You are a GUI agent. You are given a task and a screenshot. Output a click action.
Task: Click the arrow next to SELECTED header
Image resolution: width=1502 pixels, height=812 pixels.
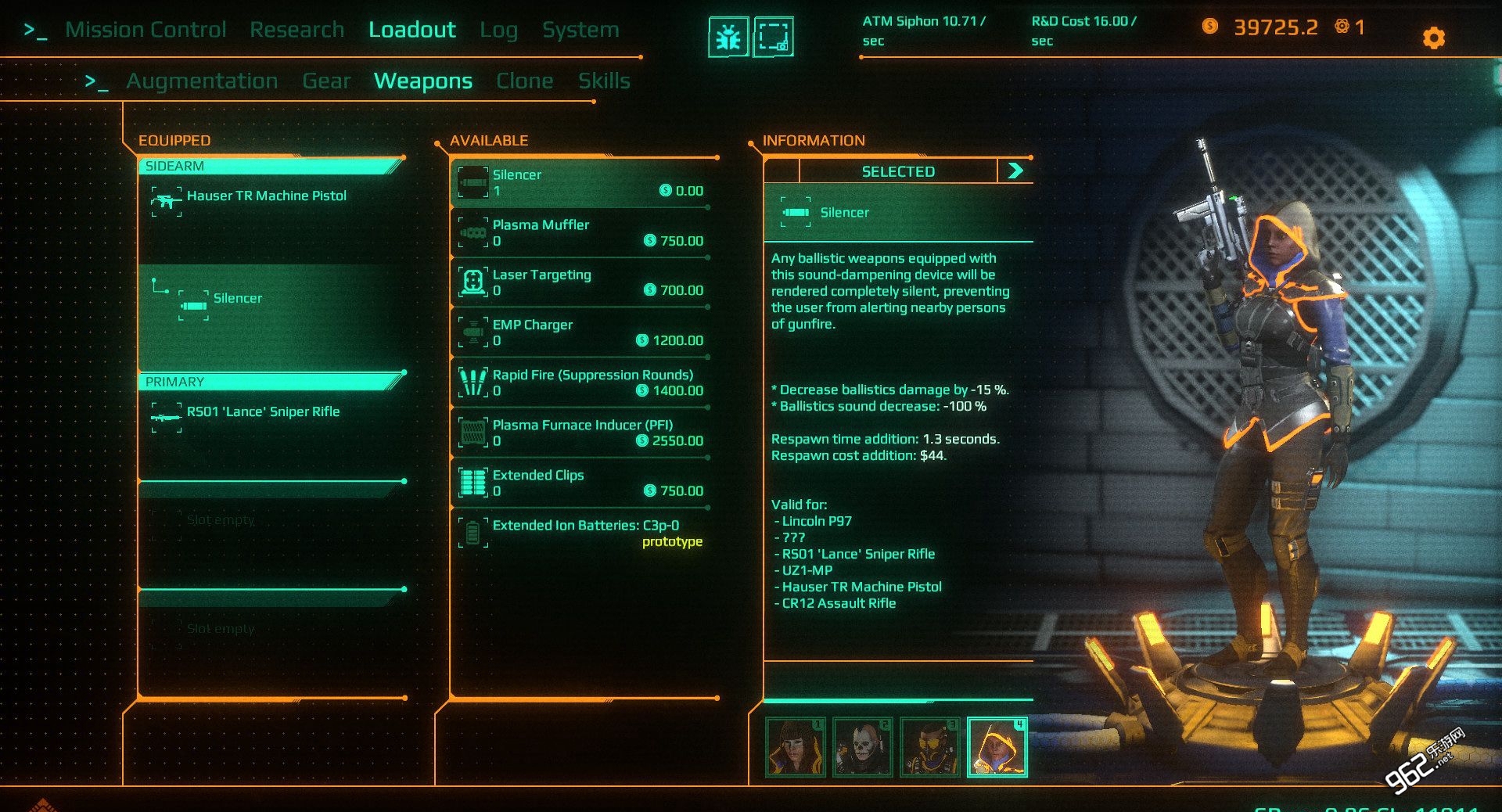coord(1015,171)
